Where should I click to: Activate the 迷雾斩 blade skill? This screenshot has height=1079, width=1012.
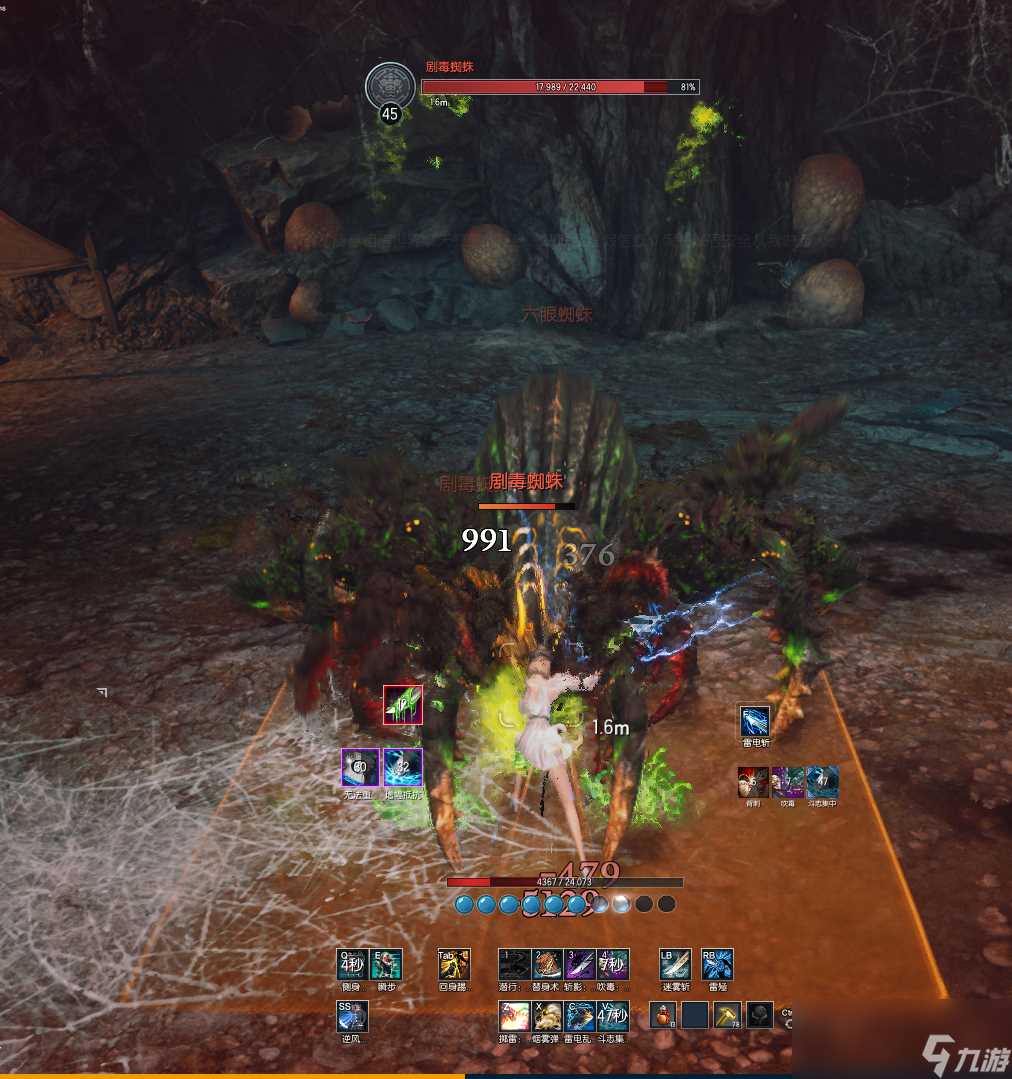(675, 964)
